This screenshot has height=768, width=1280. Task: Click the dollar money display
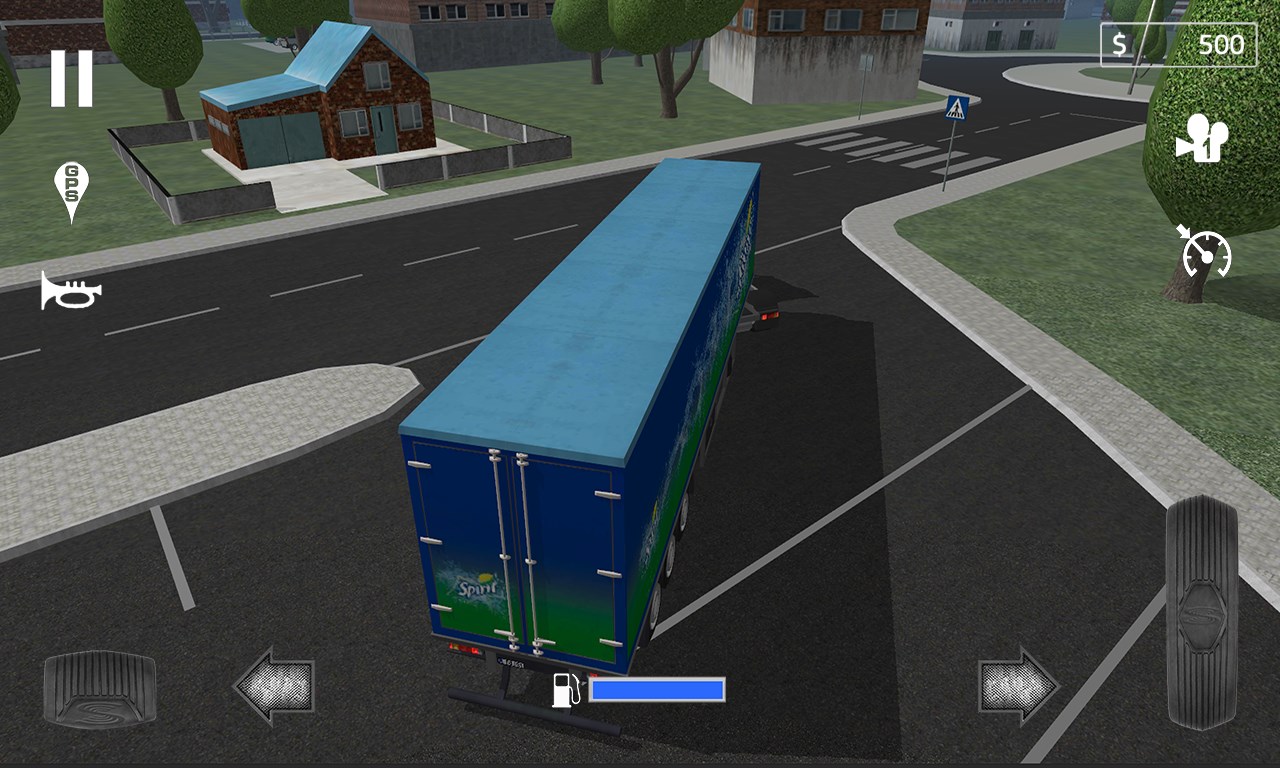coord(1121,44)
